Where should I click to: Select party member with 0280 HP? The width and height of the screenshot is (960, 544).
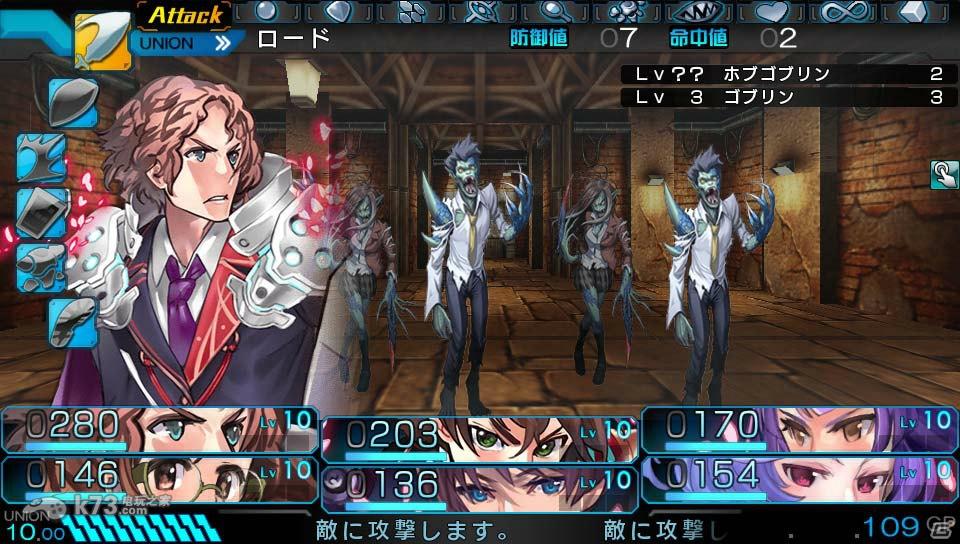point(160,429)
